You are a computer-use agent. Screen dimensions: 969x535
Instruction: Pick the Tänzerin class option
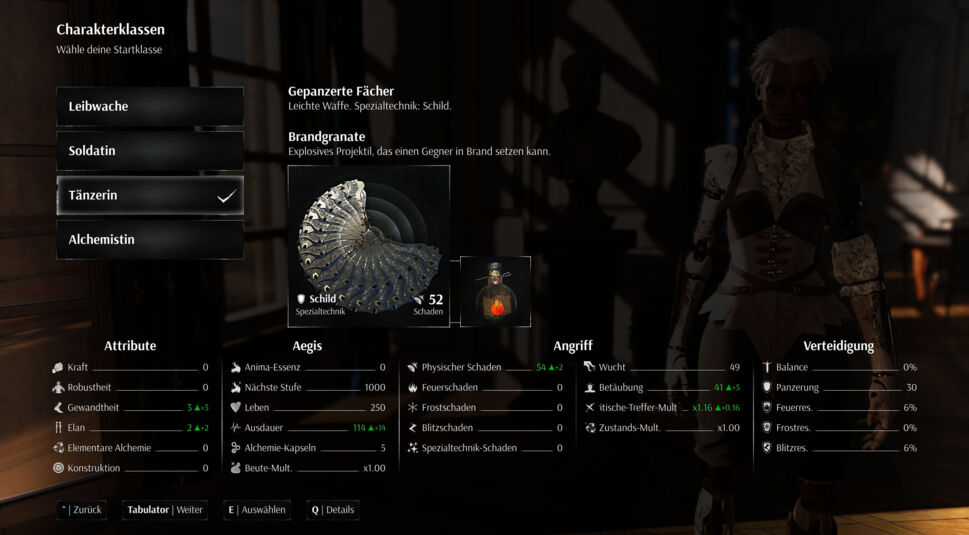(x=150, y=195)
